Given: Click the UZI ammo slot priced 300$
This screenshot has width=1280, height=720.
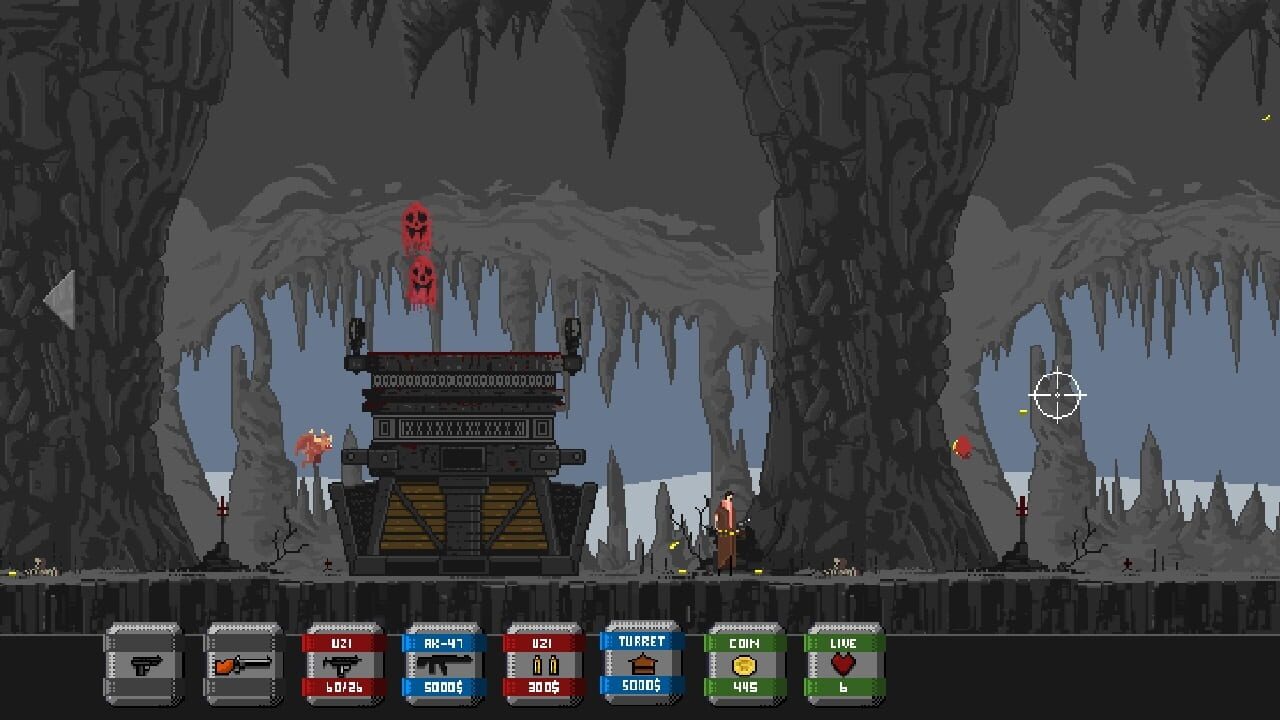Looking at the screenshot, I should pos(543,662).
